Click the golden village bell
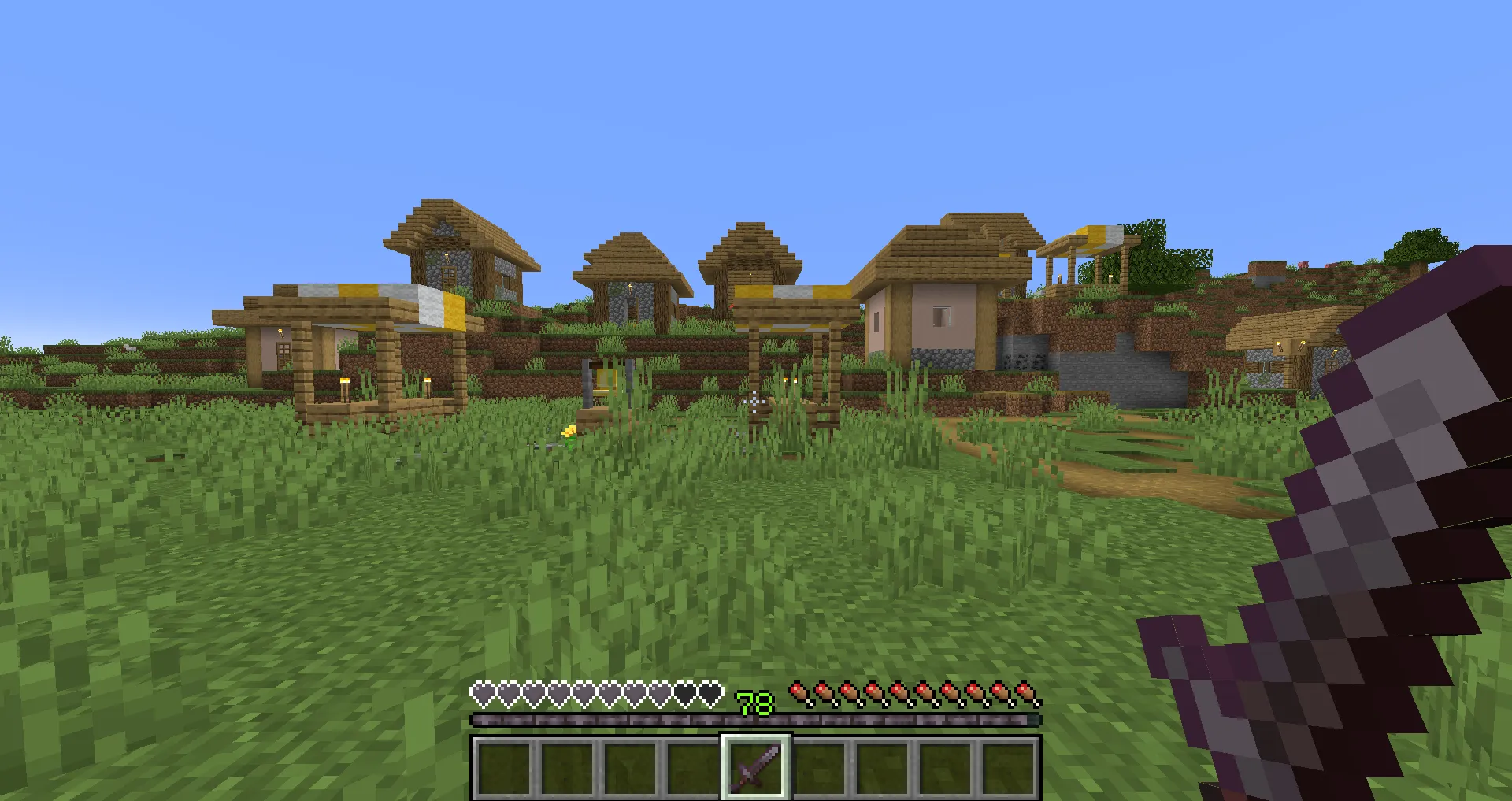This screenshot has width=1512, height=801. pos(606,381)
